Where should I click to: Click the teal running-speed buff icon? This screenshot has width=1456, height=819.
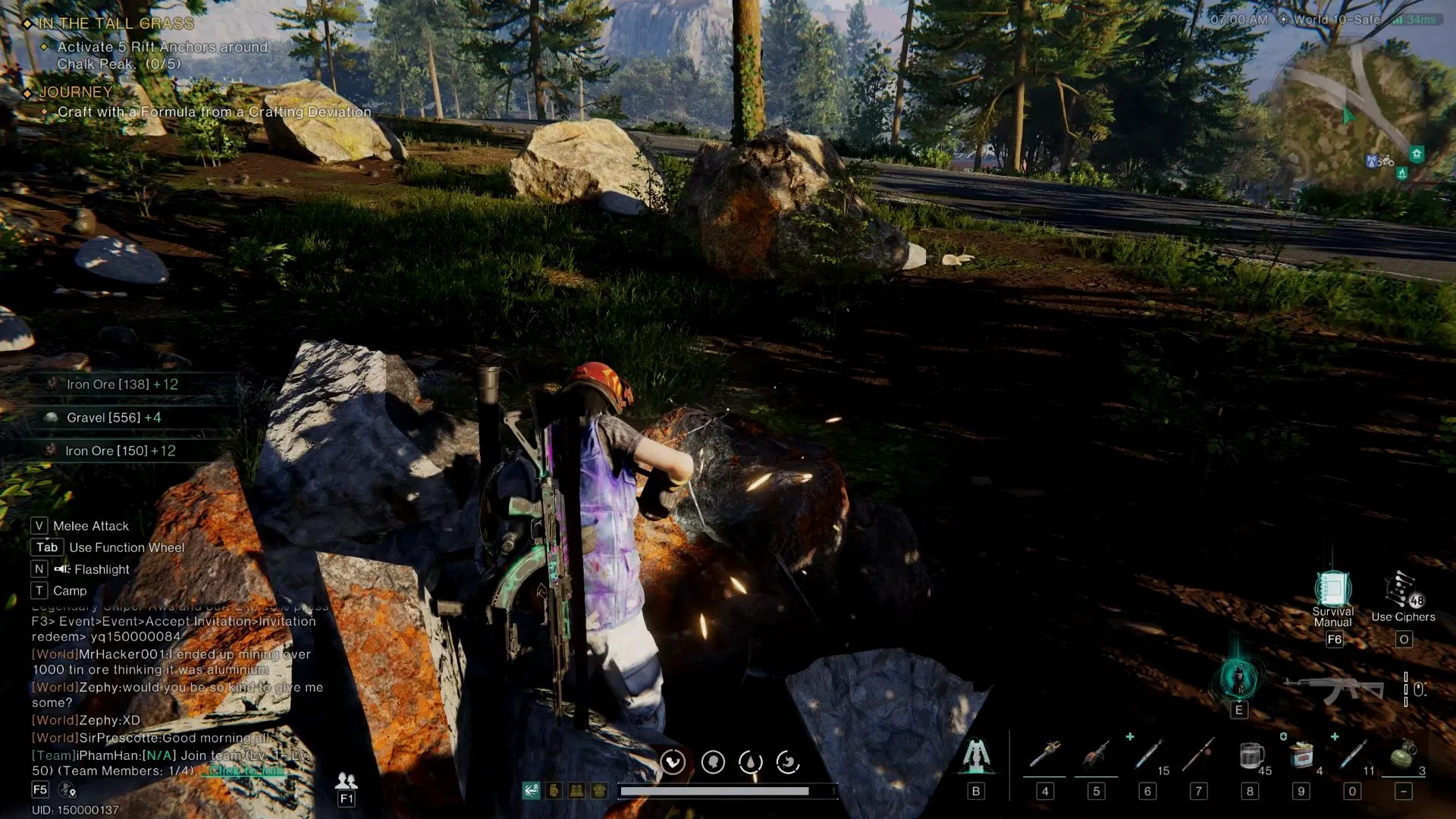[531, 791]
